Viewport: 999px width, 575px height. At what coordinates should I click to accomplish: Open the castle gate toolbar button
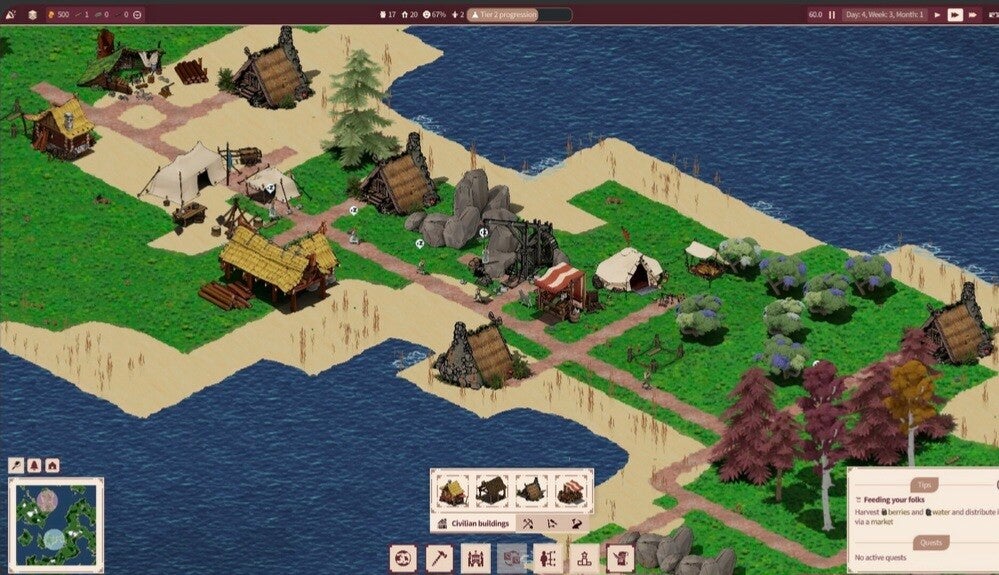point(475,558)
